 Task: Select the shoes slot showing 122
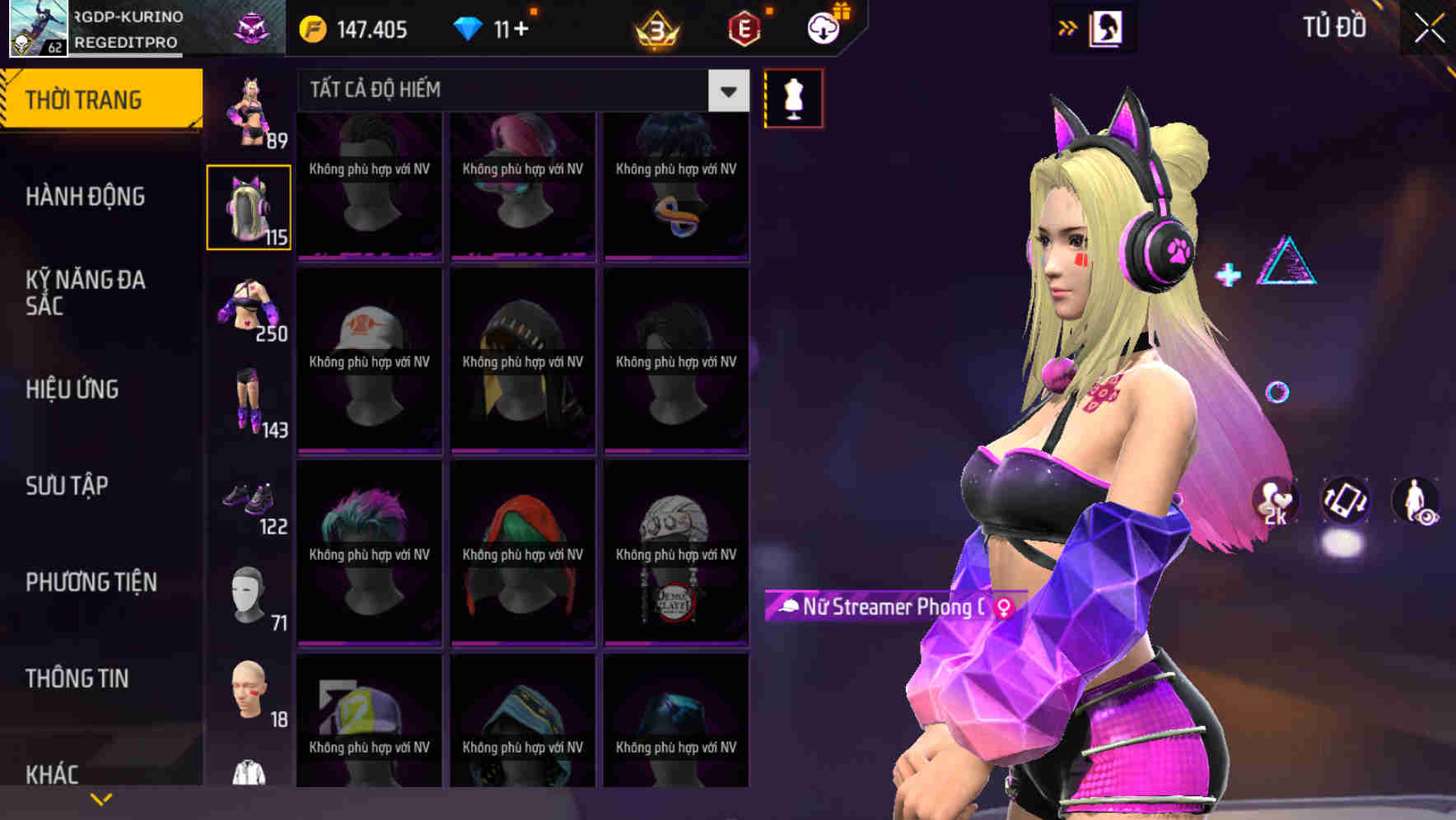coord(249,502)
